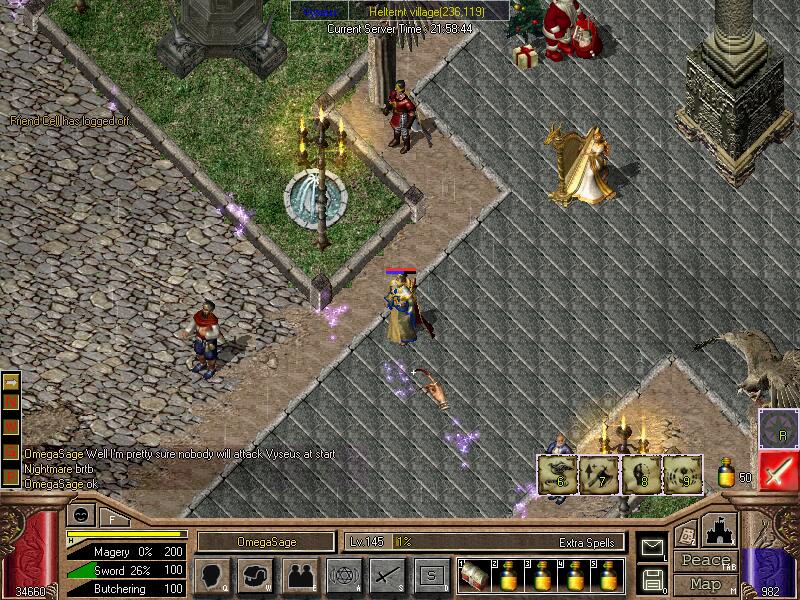
Task: Toggle the Peace mode button
Action: click(x=705, y=561)
